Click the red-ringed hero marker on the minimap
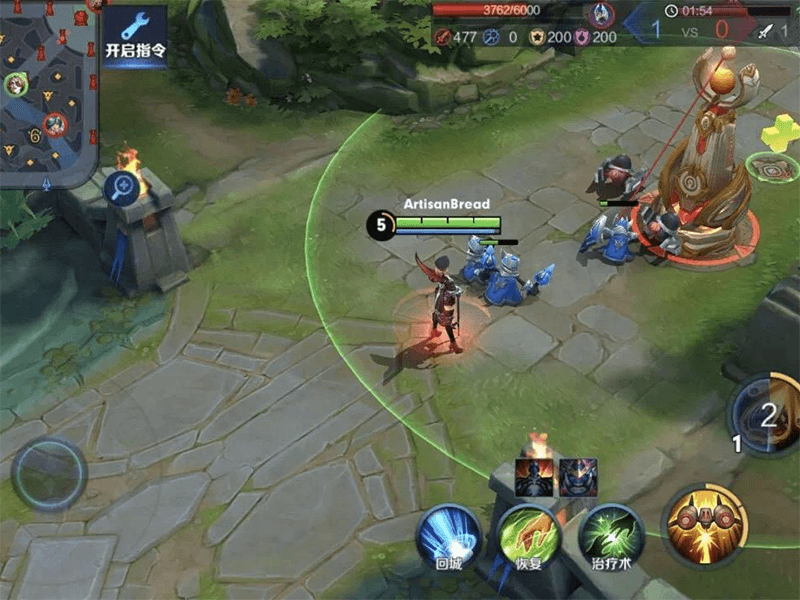Viewport: 800px width, 600px height. (55, 125)
